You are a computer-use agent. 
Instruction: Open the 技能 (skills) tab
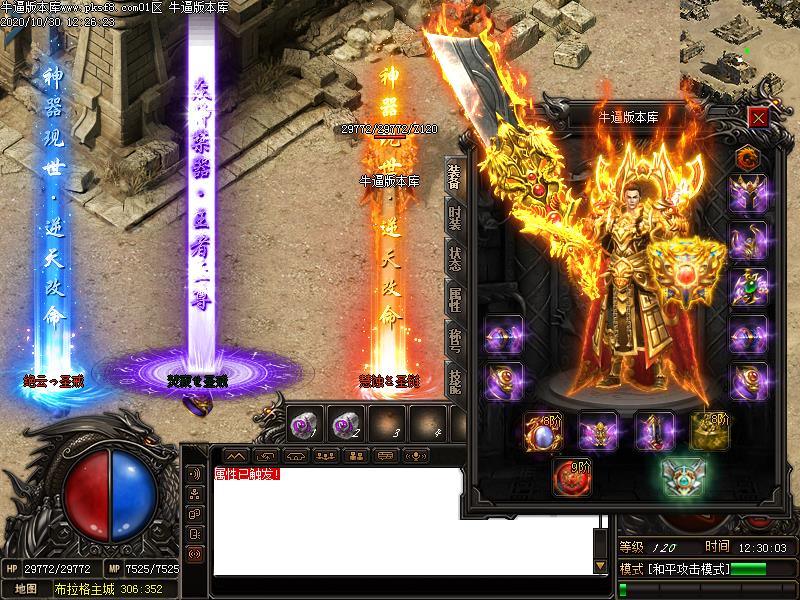click(x=455, y=382)
